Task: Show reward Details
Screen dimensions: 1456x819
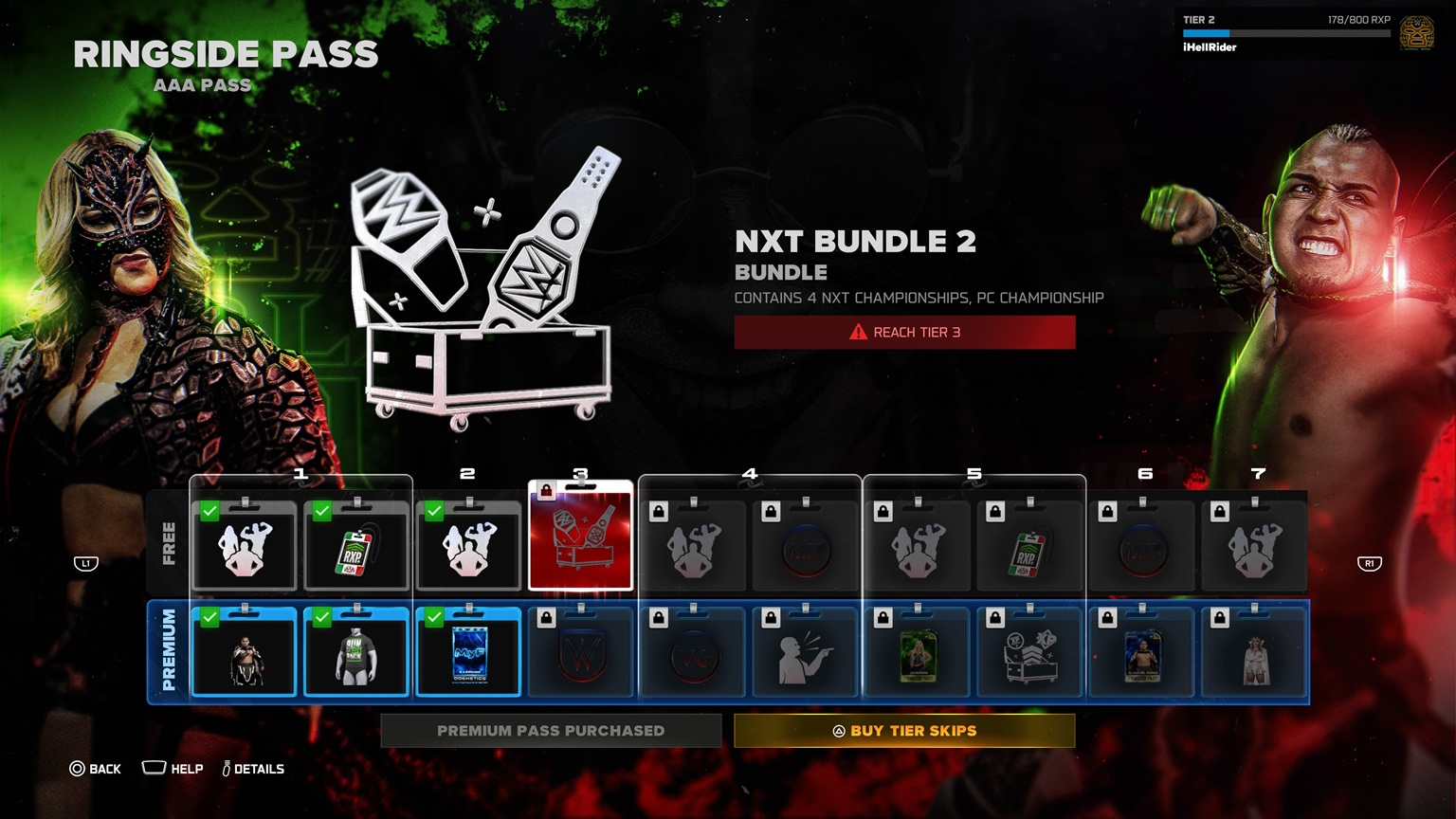Action: [253, 769]
